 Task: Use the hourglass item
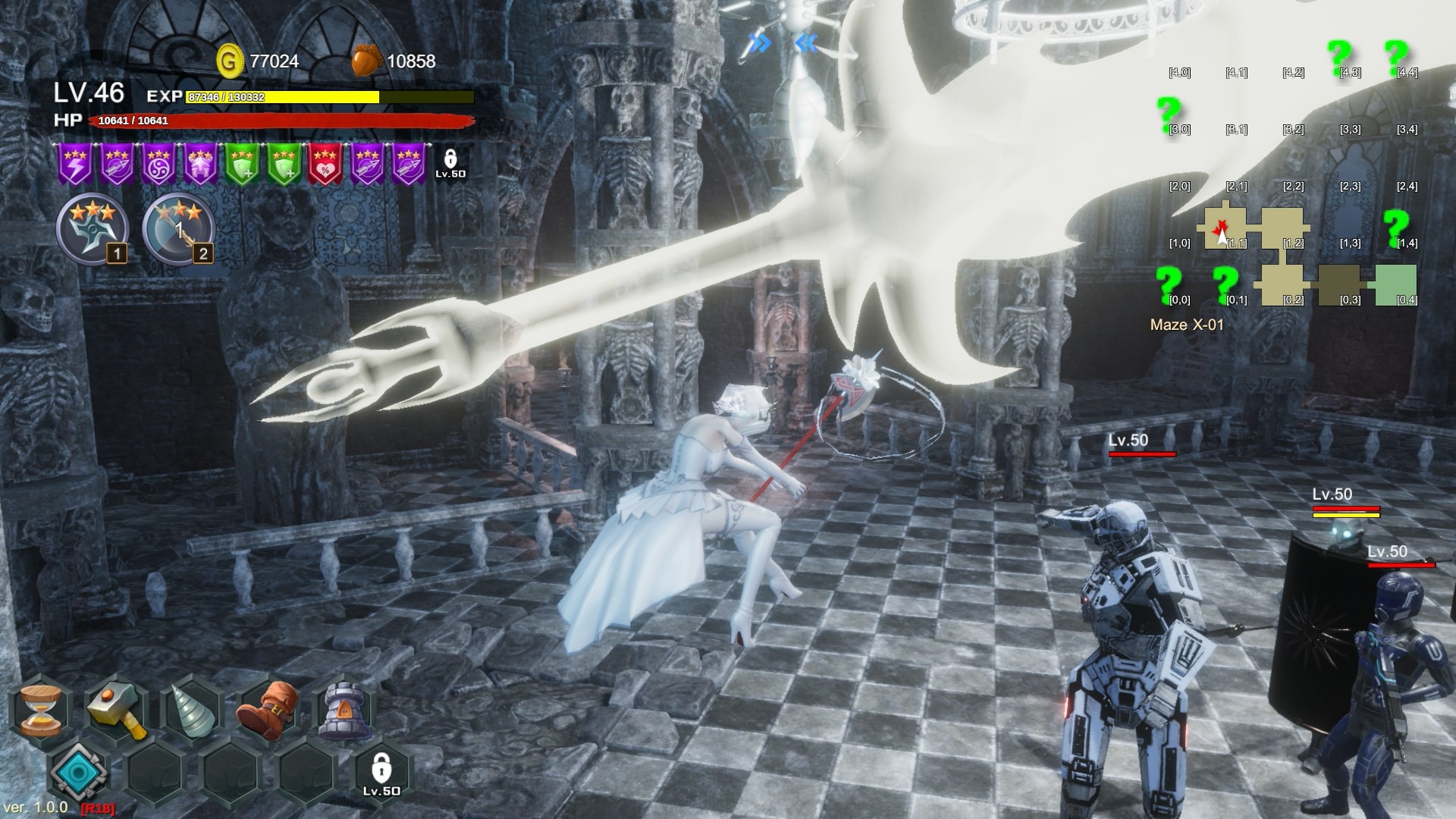click(x=40, y=711)
